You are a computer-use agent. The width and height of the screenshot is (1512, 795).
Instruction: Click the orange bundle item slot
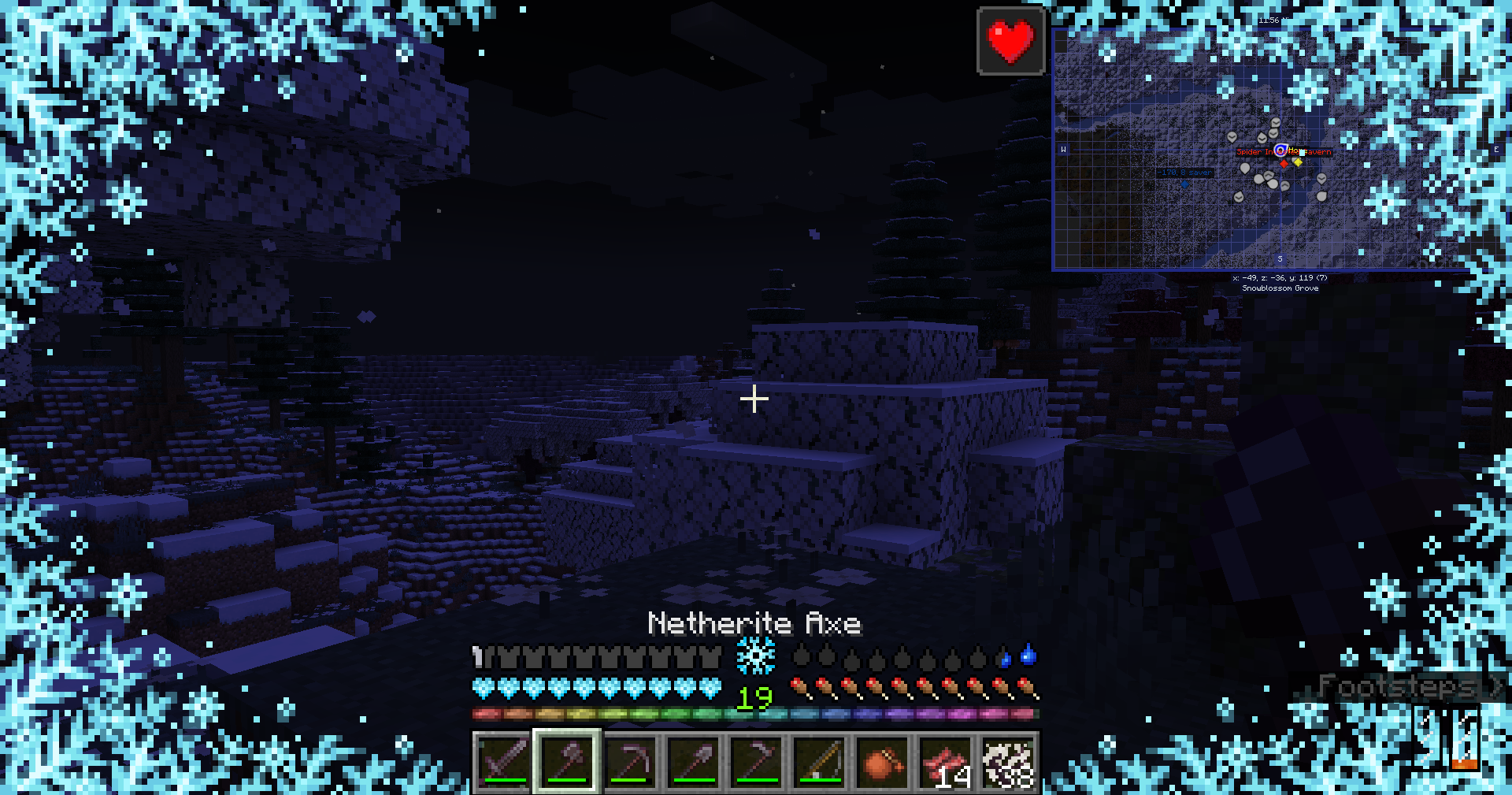coord(883,761)
